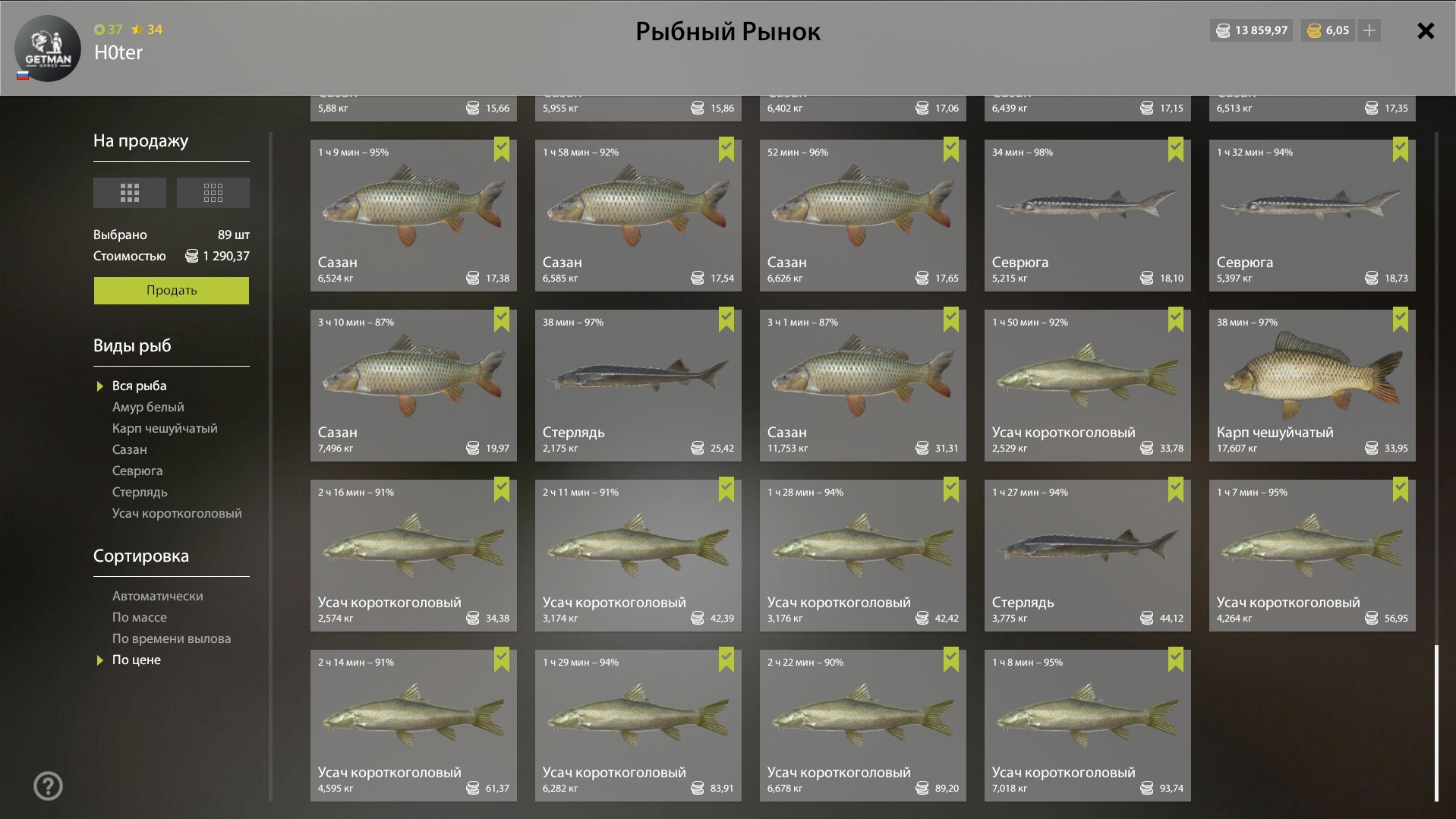
Task: Sort fish Автоматически
Action: coord(157,597)
